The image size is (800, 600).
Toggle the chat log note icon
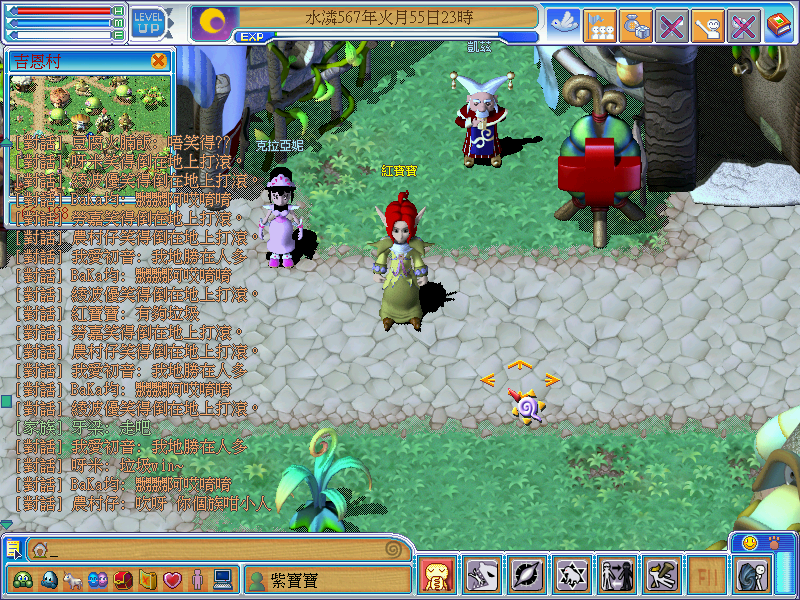pos(13,549)
